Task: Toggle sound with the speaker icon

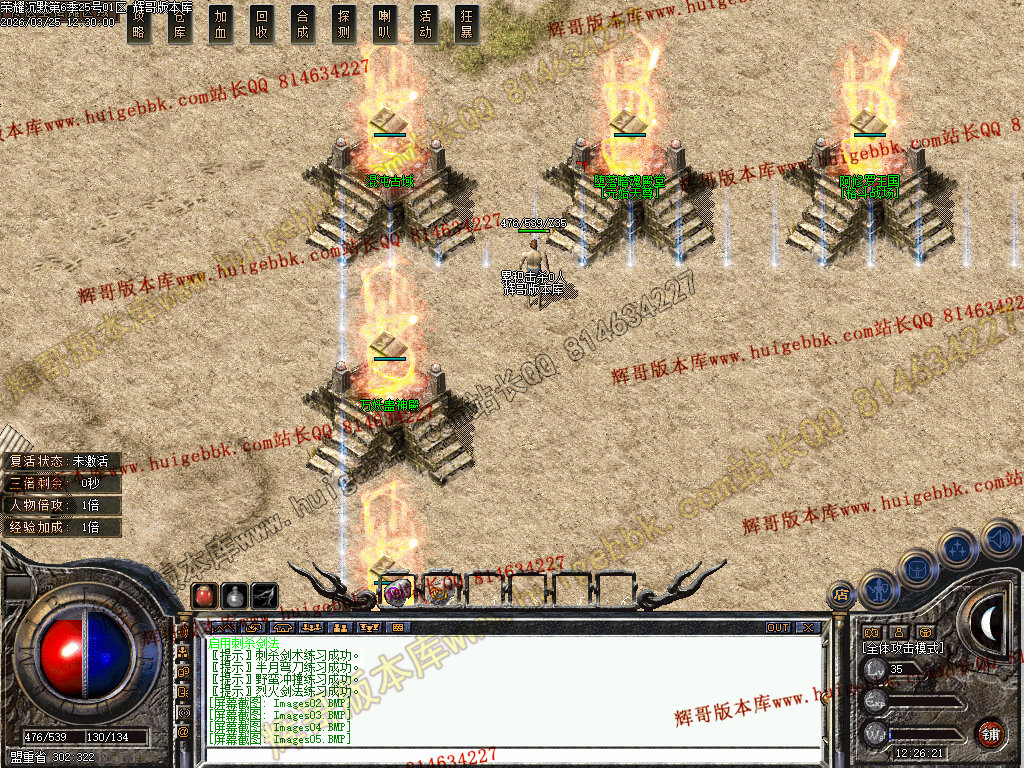Action: coord(999,540)
